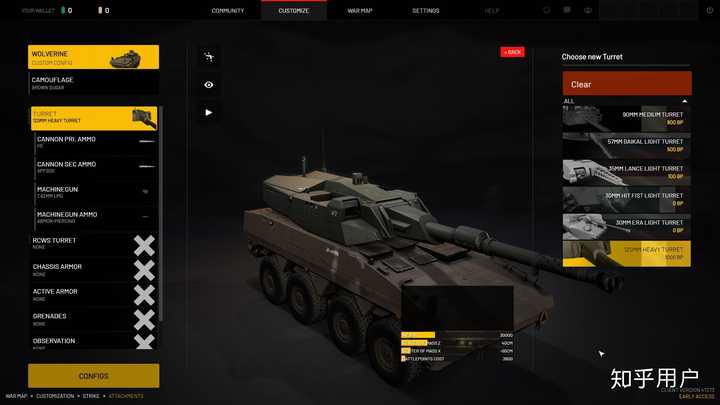Select the 120mm Heavy Turret option
Viewport: 720px width, 405px height.
(x=626, y=253)
